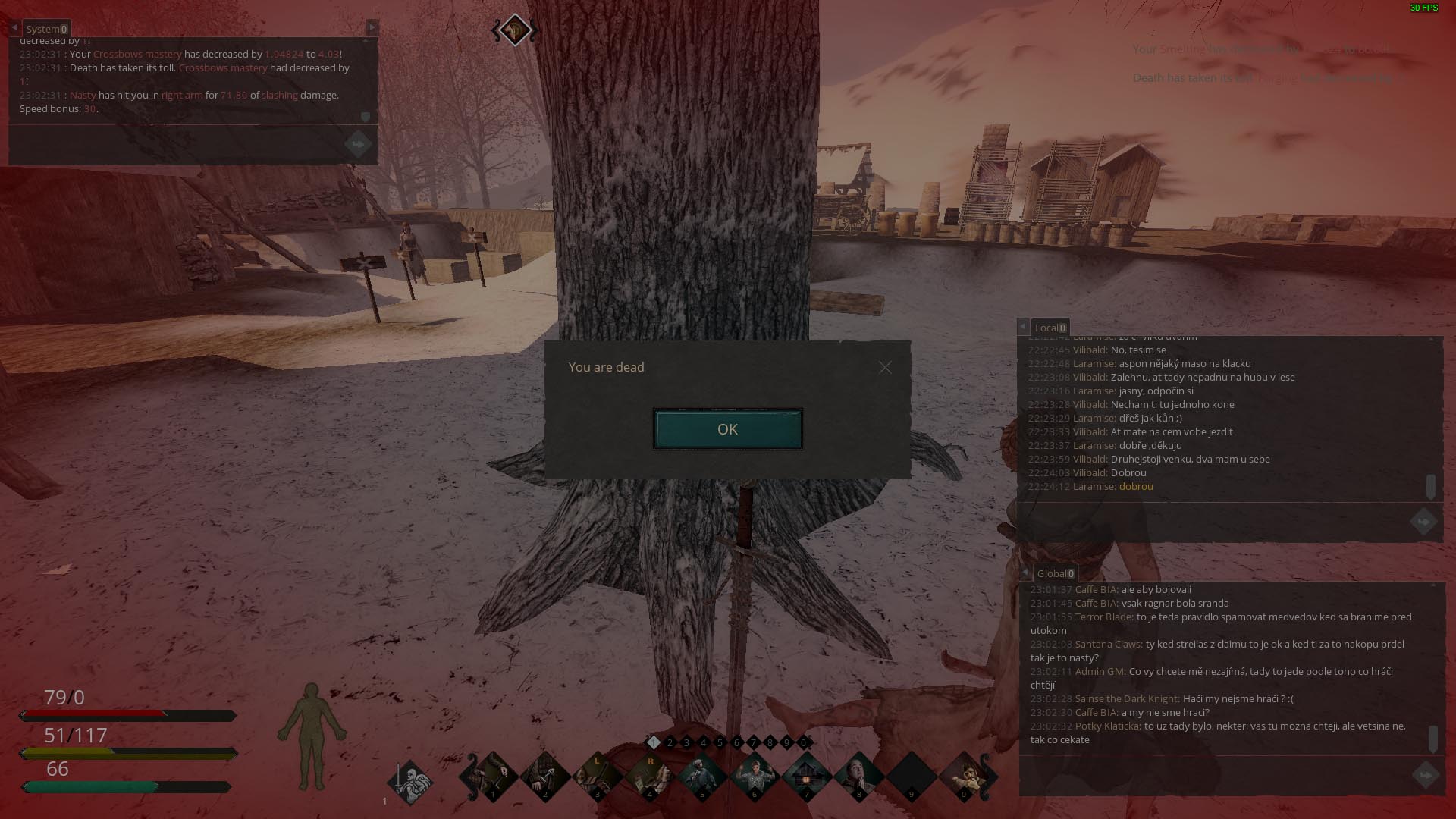The image size is (1456, 819).
Task: Activate the cabin ability in hotbar slot 7
Action: click(806, 777)
